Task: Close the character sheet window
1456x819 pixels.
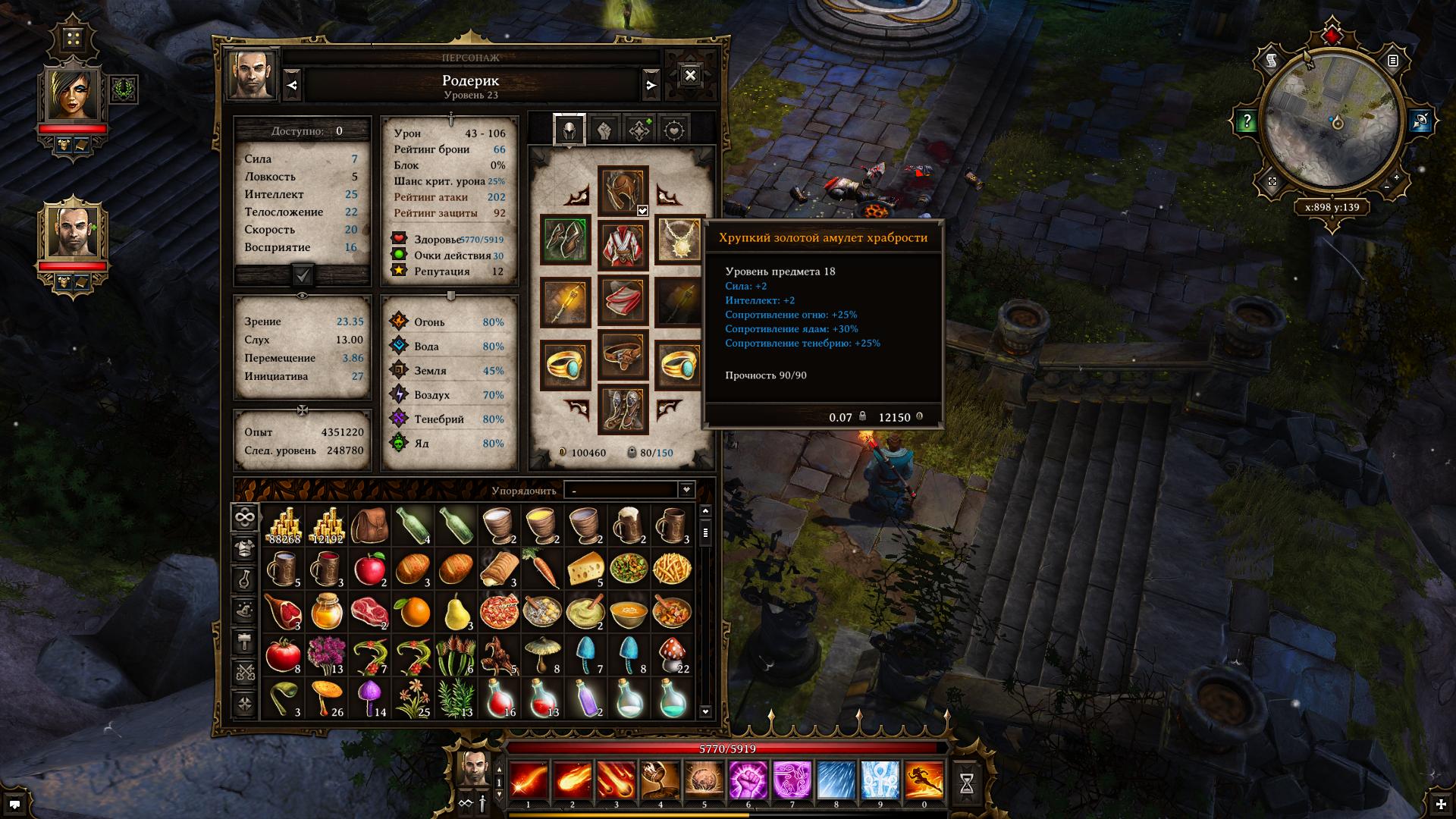Action: pos(690,75)
